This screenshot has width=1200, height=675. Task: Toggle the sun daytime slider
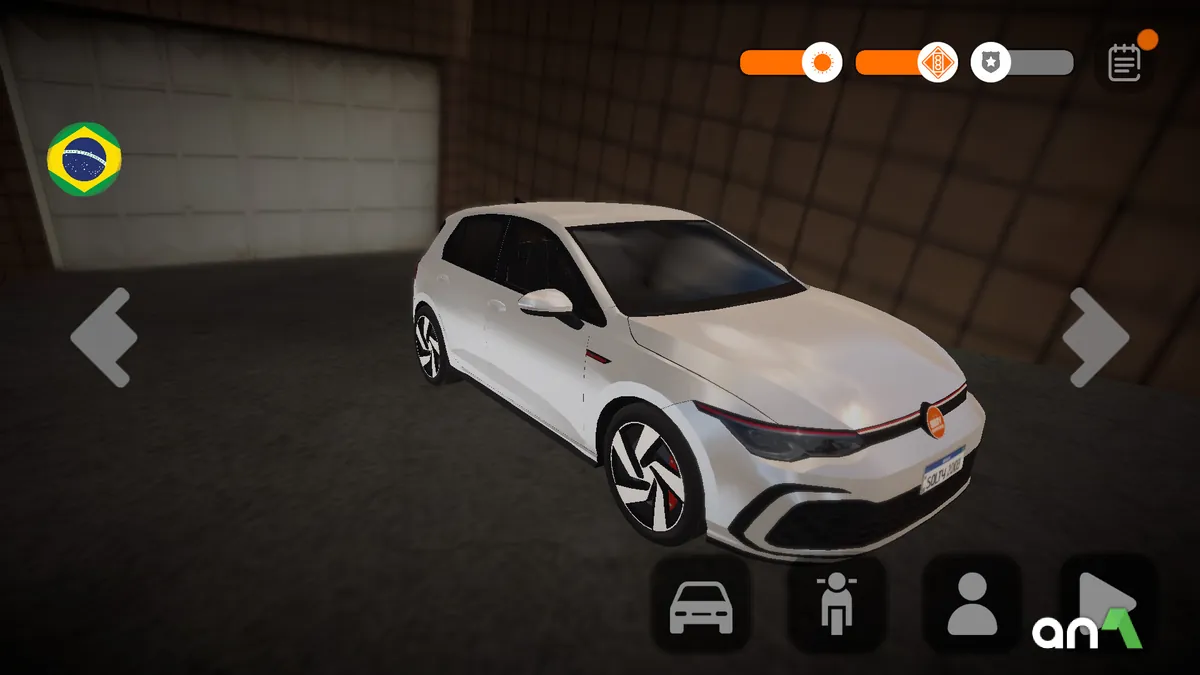pyautogui.click(x=822, y=63)
